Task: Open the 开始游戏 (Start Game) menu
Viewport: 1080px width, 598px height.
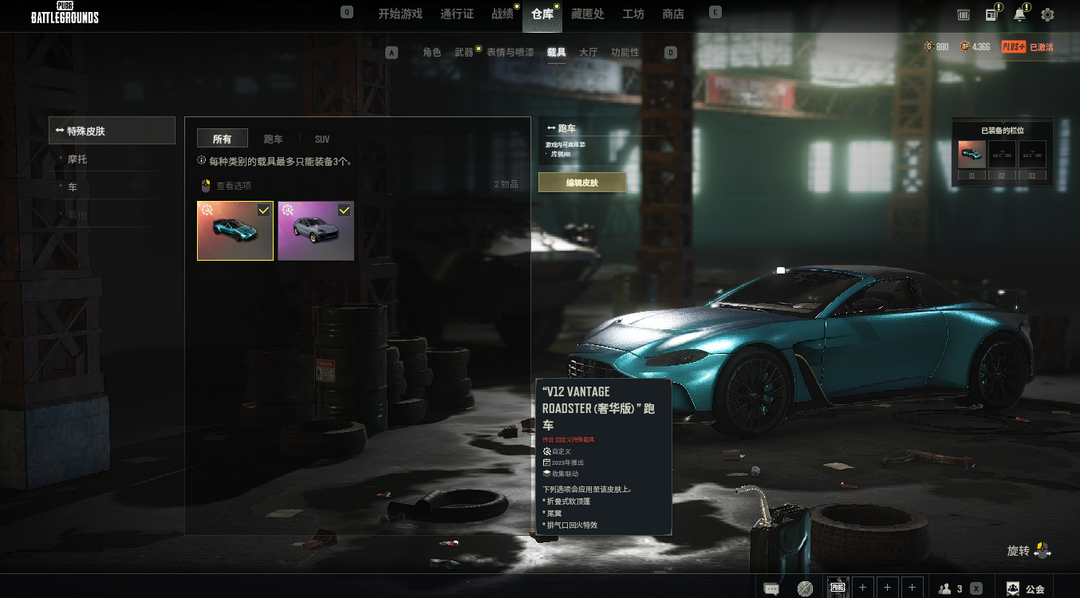Action: (x=400, y=14)
